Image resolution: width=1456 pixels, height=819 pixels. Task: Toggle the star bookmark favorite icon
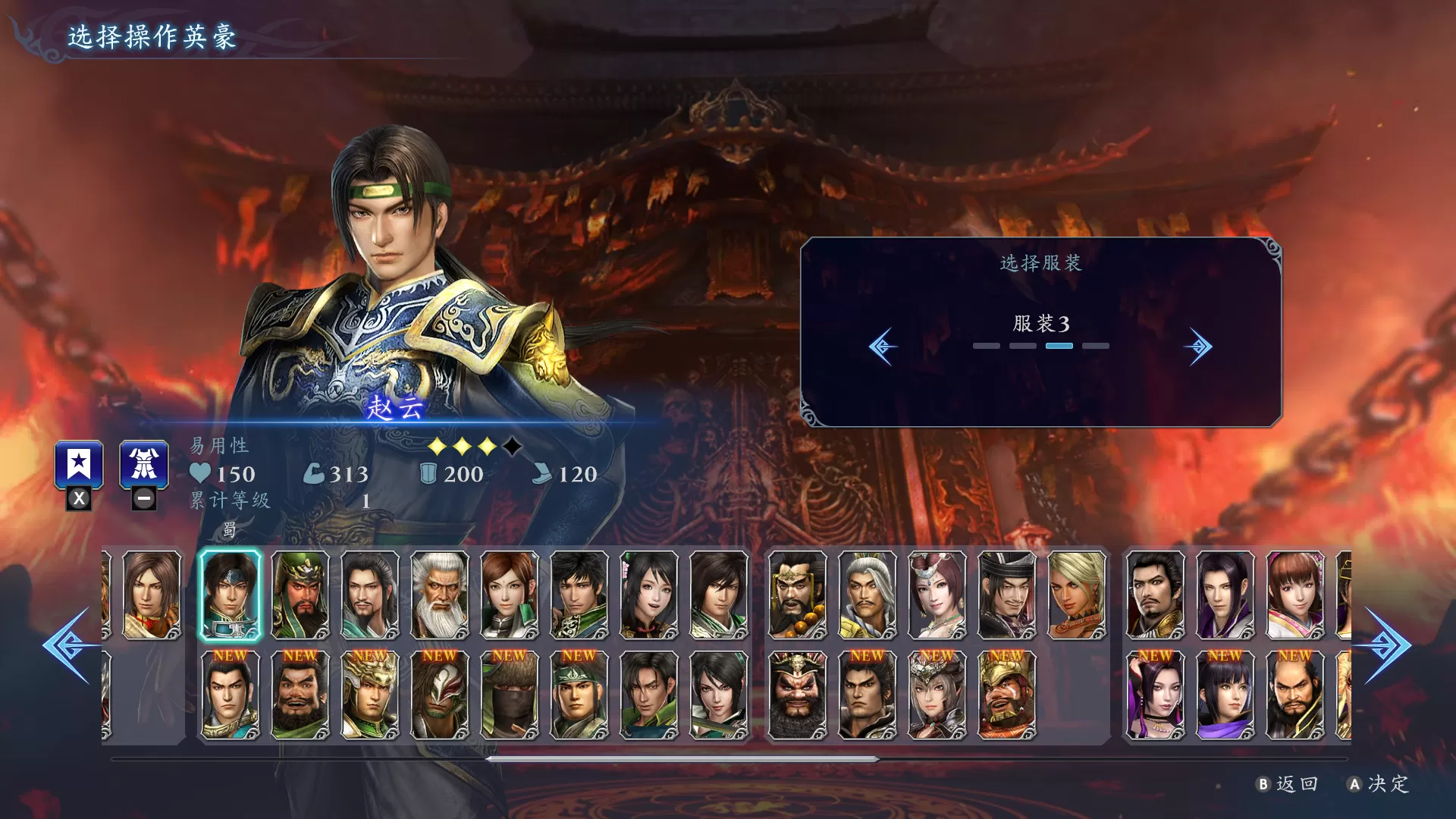[x=79, y=465]
